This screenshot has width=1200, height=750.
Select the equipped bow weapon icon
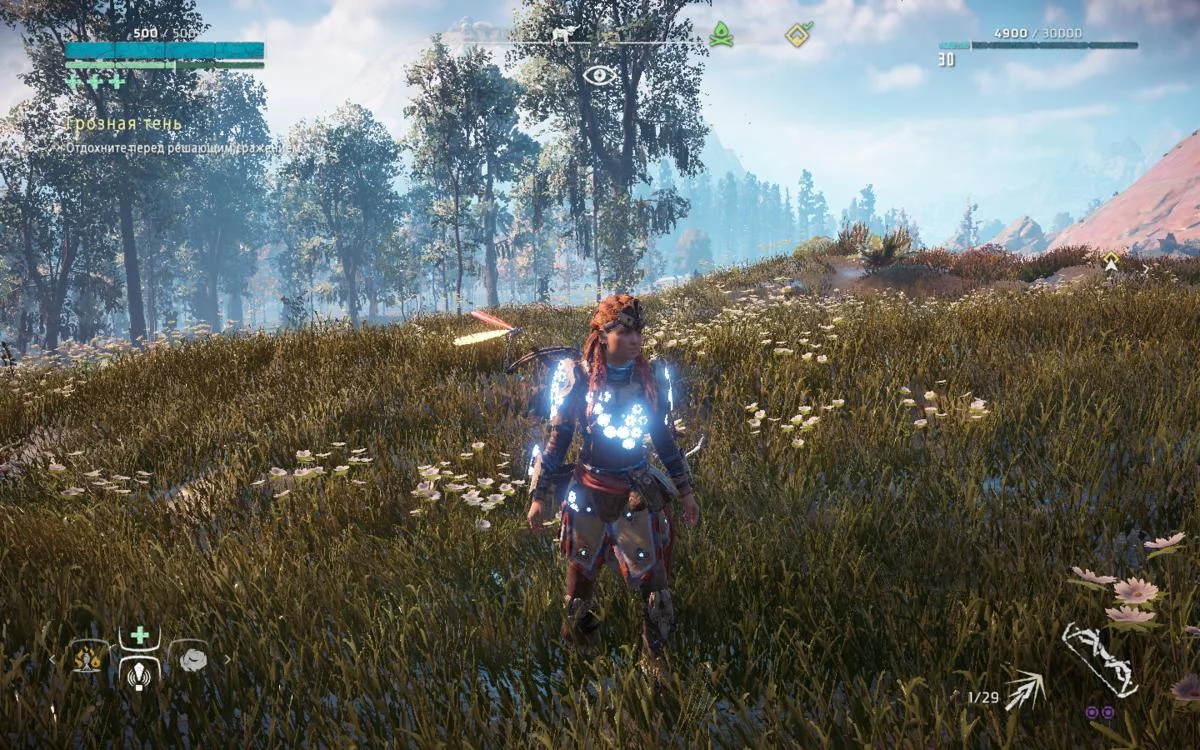point(1099,659)
